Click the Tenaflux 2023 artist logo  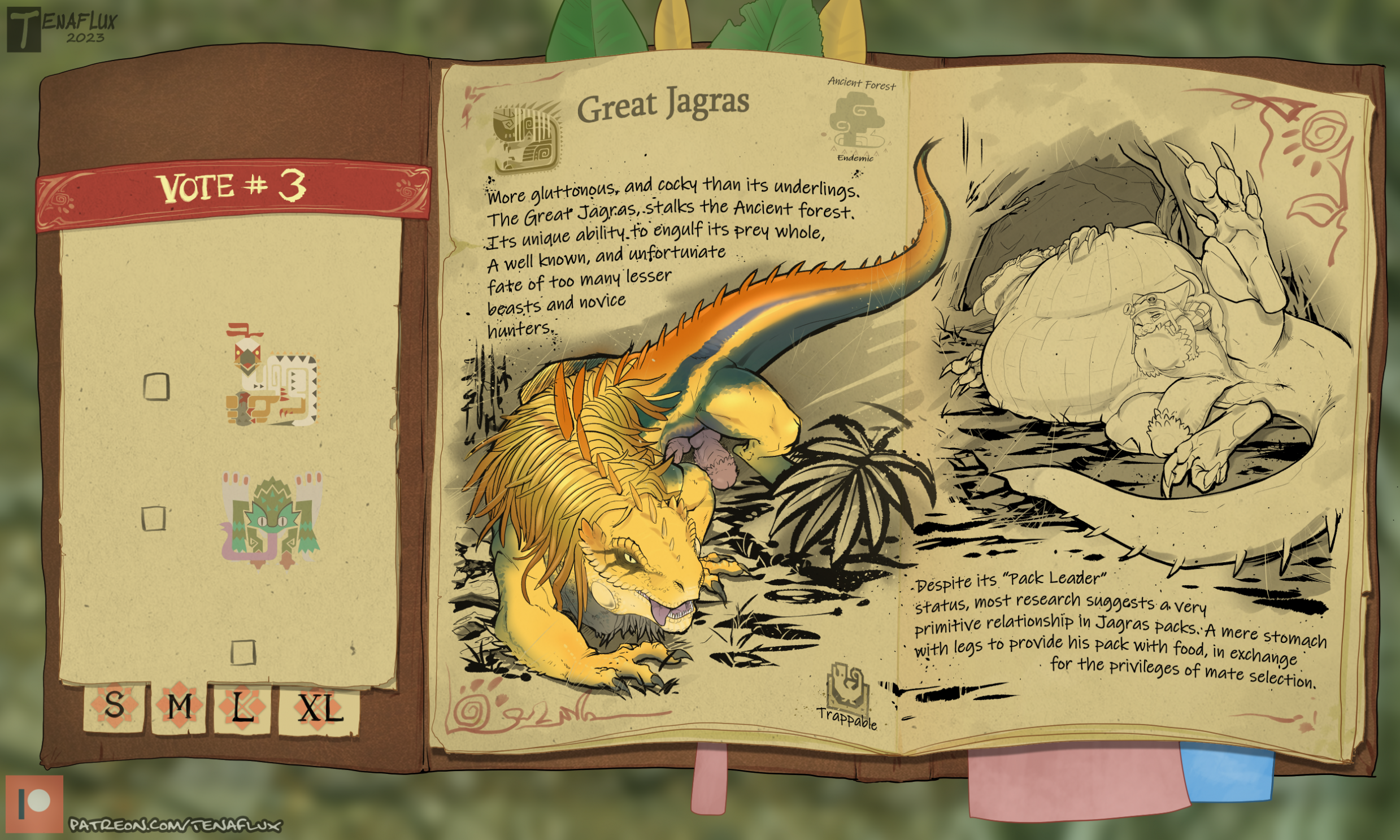[61, 28]
